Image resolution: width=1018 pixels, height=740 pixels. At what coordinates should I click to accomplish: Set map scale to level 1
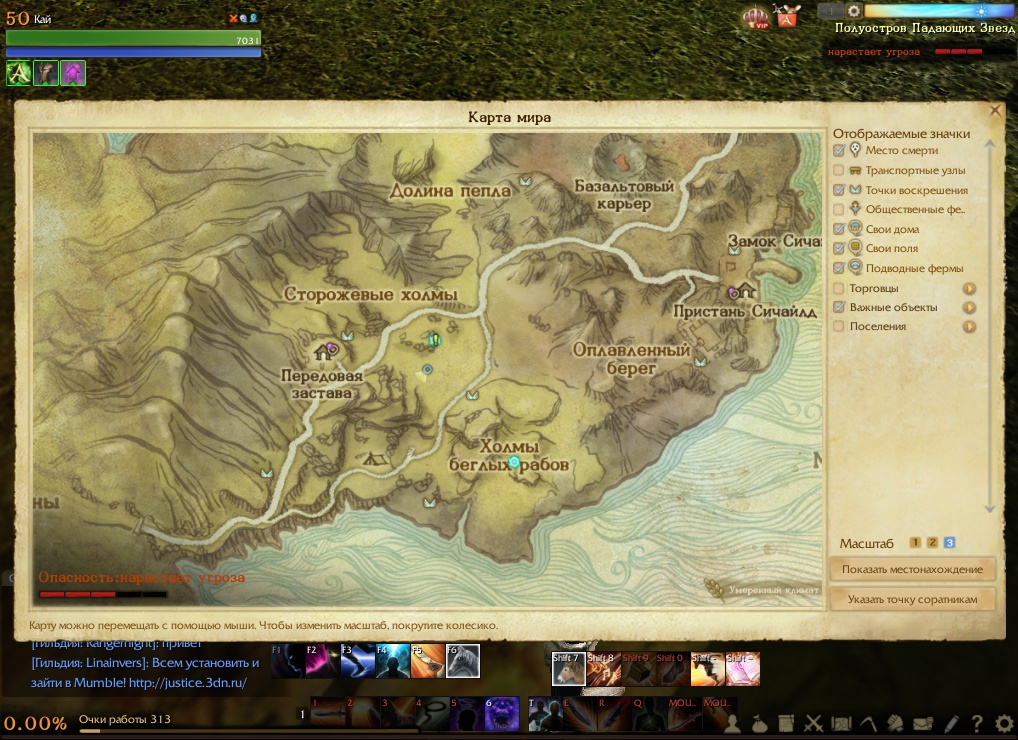(x=915, y=543)
